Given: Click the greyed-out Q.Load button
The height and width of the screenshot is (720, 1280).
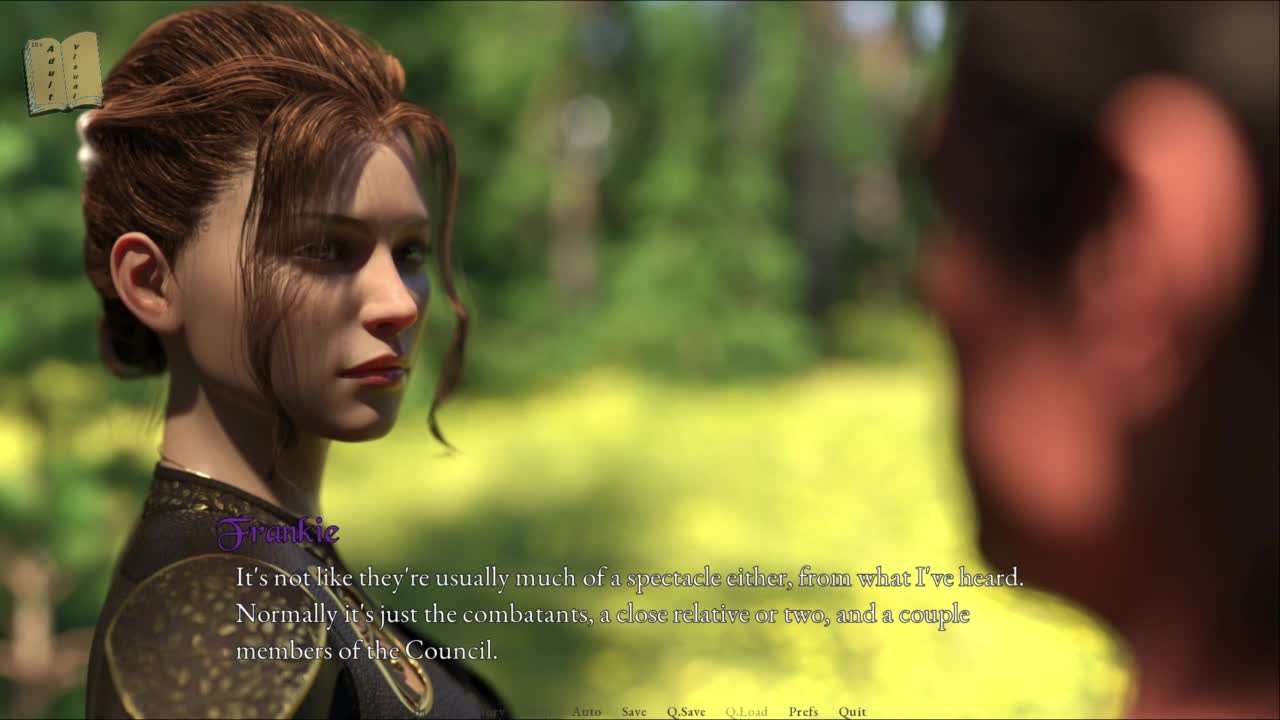Looking at the screenshot, I should tap(746, 712).
